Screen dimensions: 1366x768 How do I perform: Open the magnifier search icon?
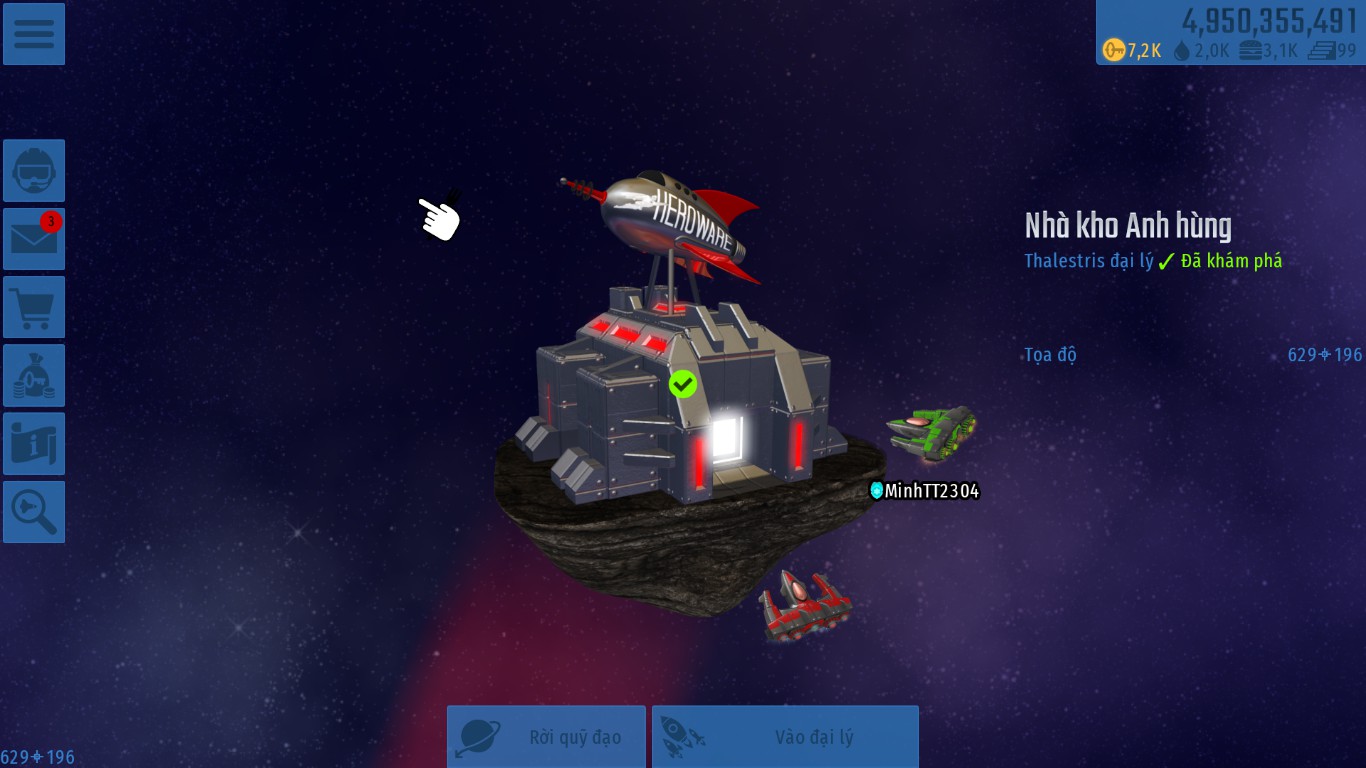click(34, 512)
